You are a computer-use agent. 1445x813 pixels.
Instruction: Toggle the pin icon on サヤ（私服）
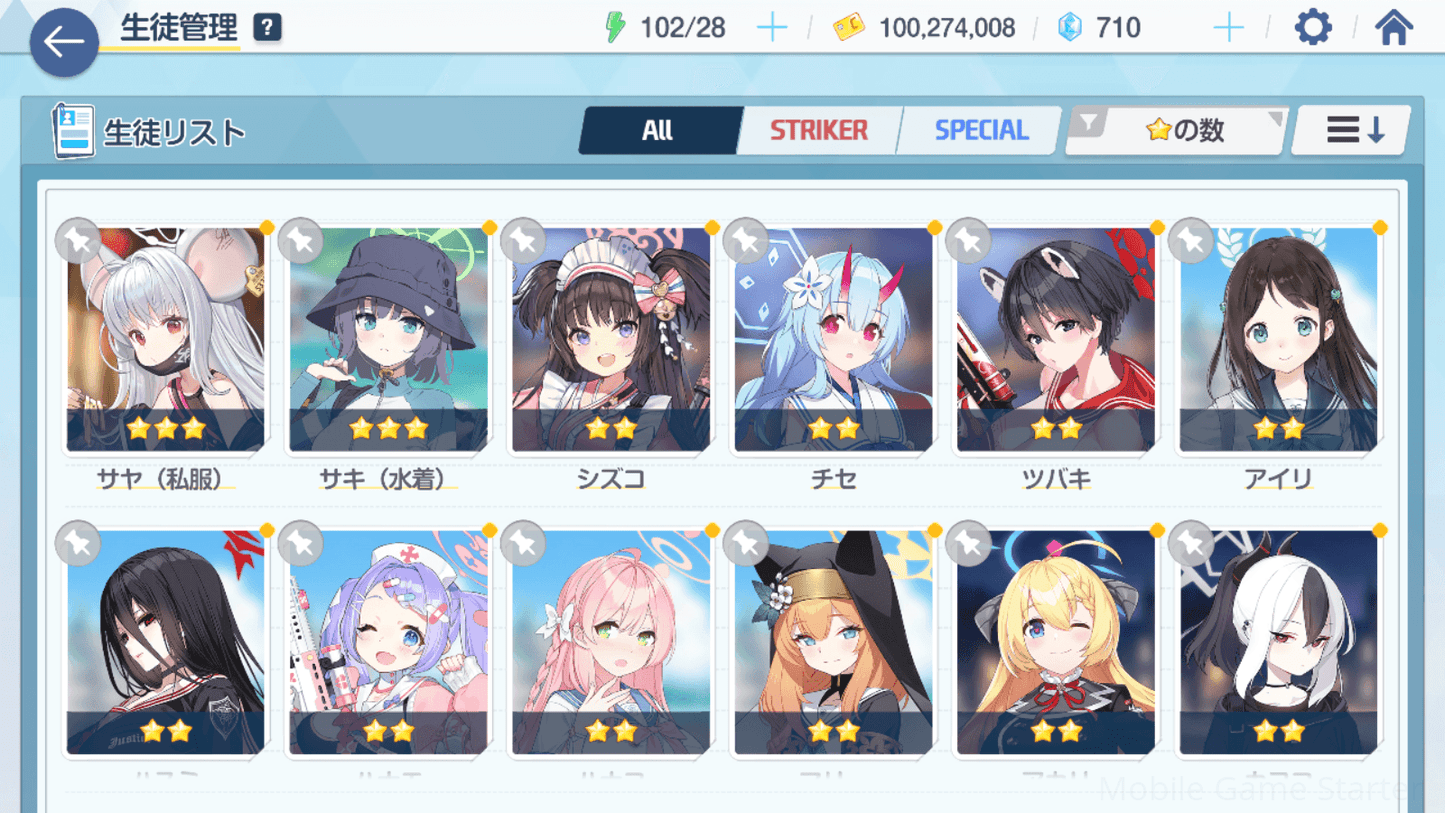tap(78, 240)
